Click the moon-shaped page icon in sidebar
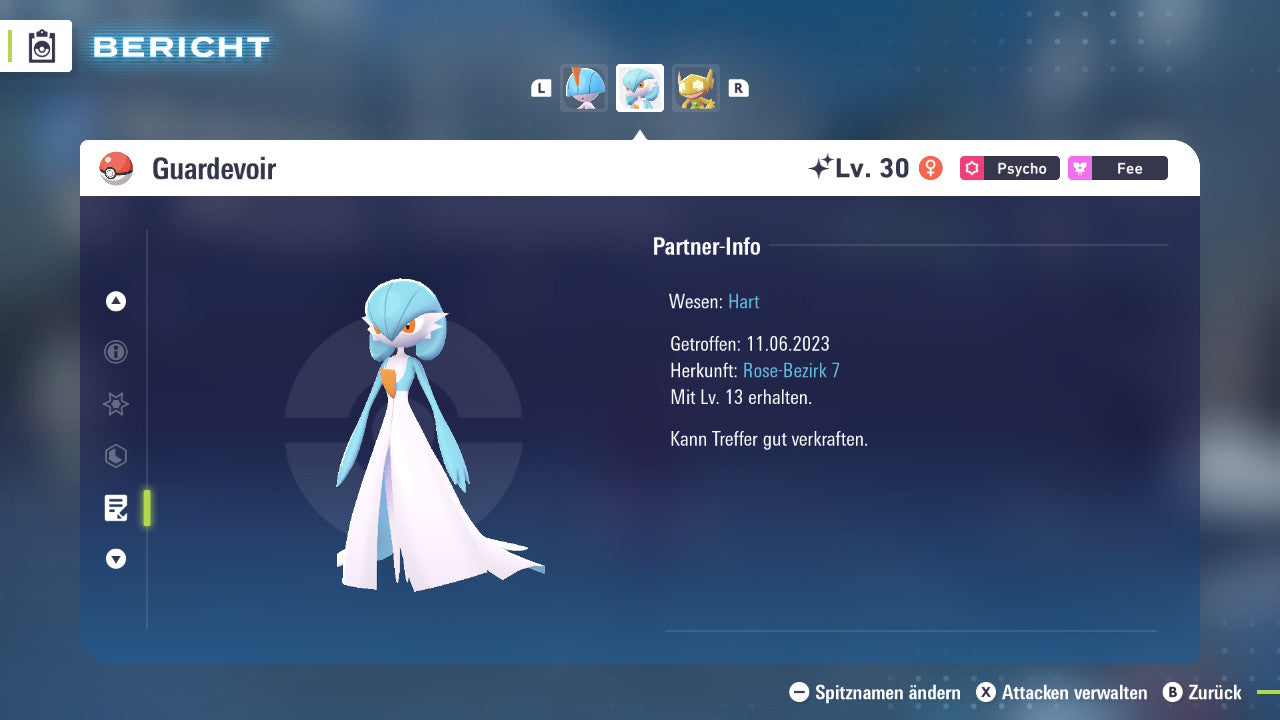Image resolution: width=1280 pixels, height=720 pixels. tap(116, 456)
